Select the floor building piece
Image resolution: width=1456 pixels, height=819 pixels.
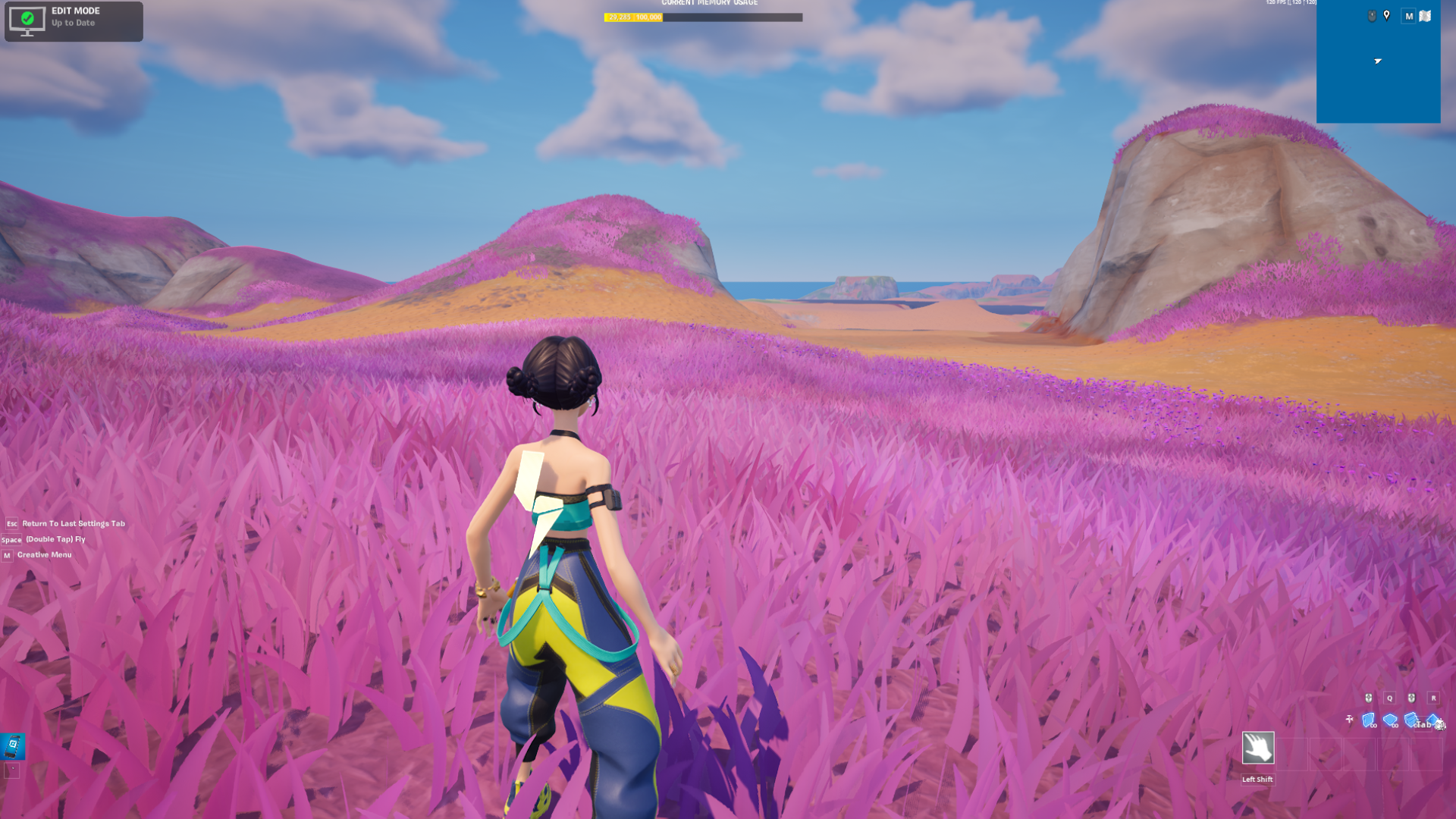click(1390, 719)
